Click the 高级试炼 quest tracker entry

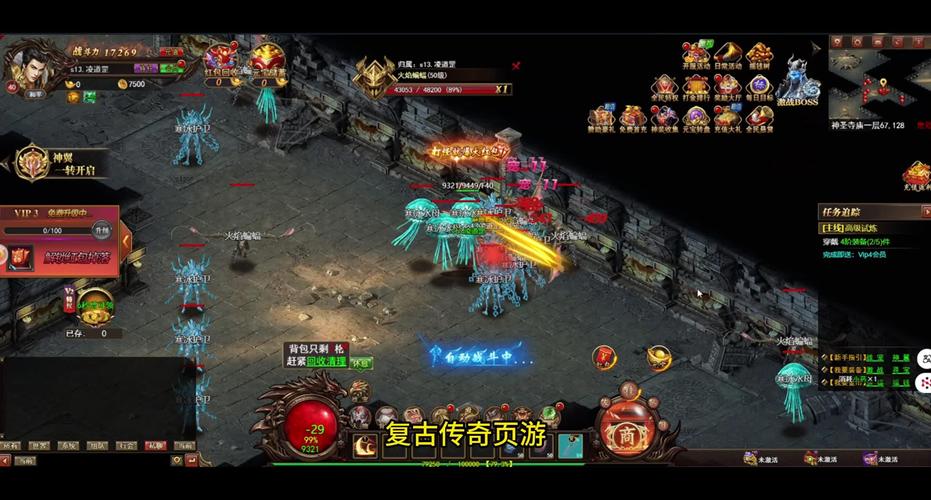tap(858, 228)
